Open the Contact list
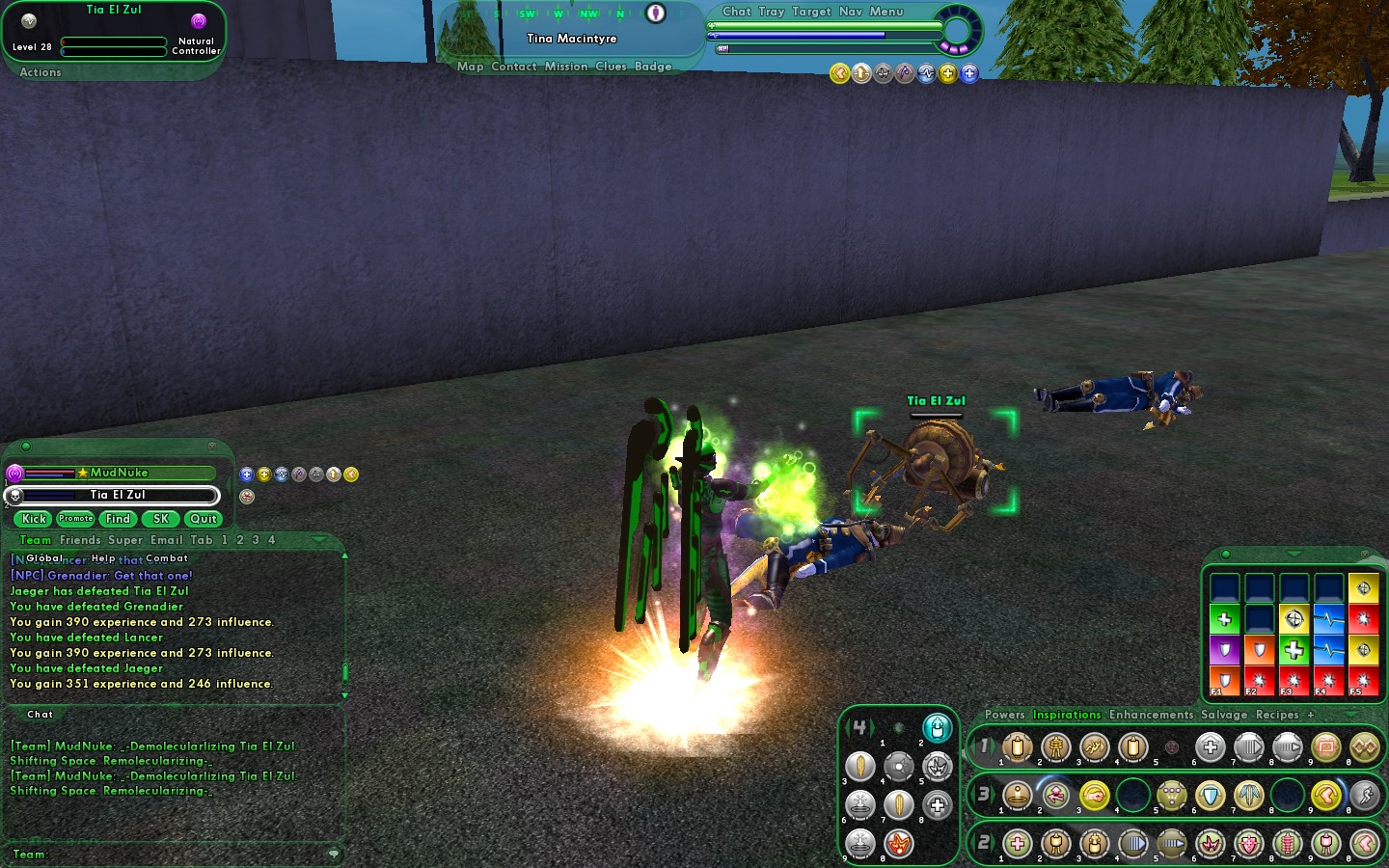The image size is (1389, 868). click(x=513, y=67)
